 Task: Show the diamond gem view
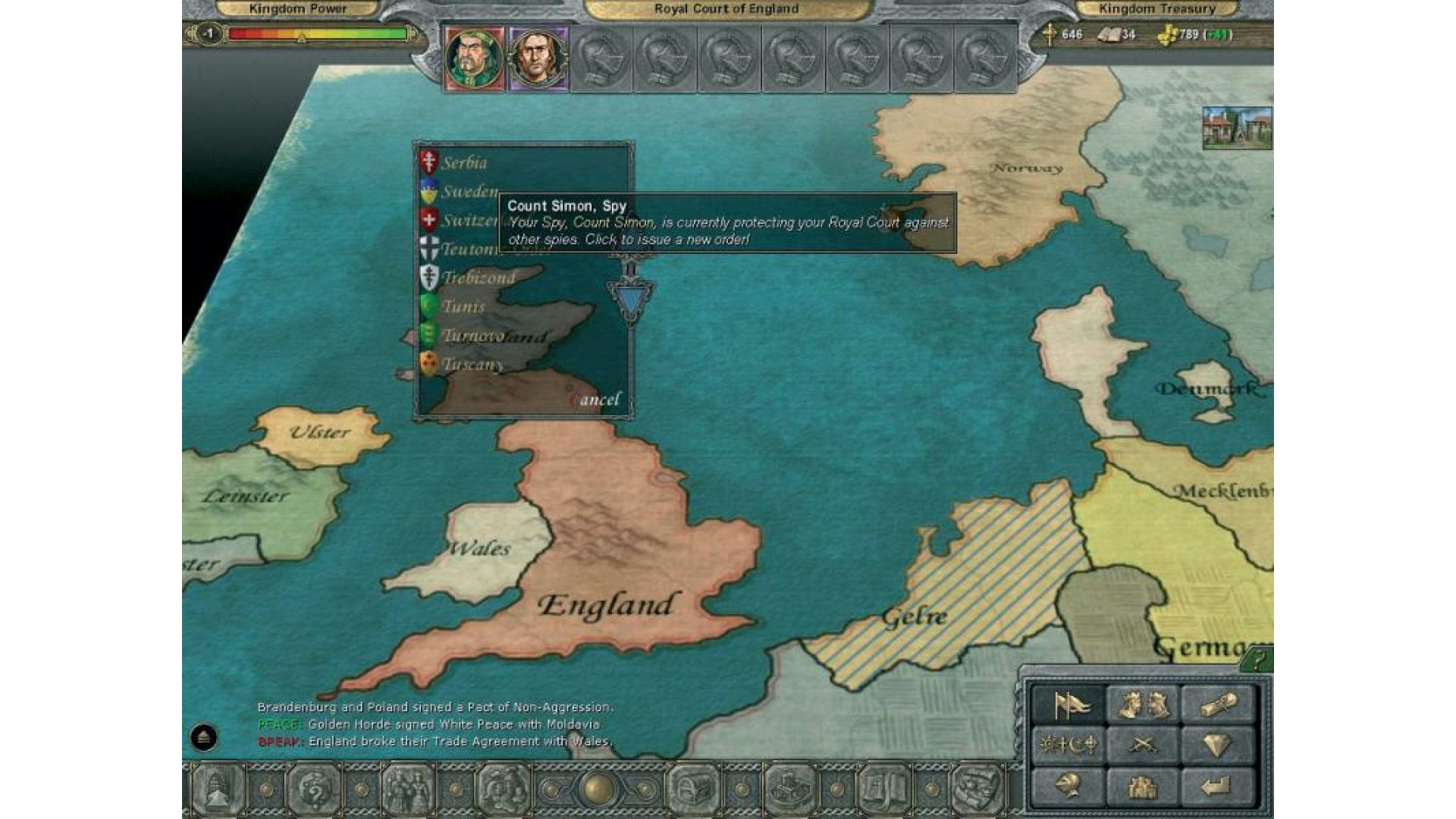tap(1216, 745)
